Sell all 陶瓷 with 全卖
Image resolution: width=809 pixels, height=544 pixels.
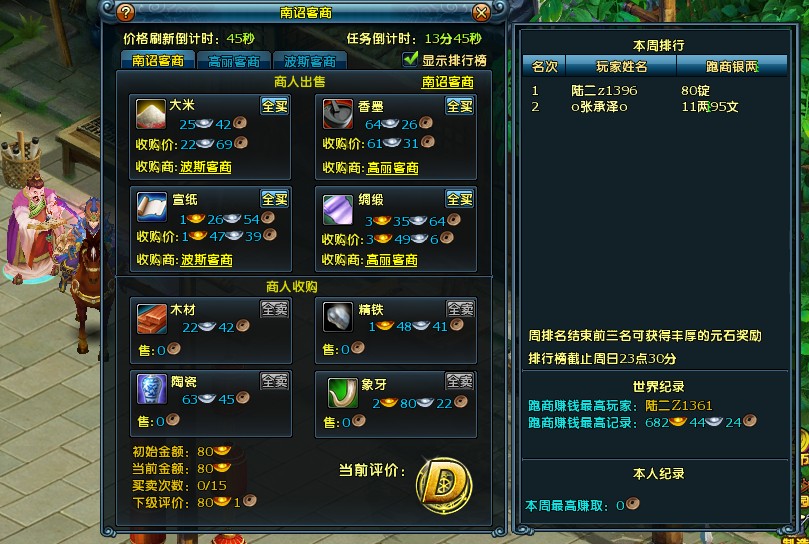pyautogui.click(x=275, y=381)
